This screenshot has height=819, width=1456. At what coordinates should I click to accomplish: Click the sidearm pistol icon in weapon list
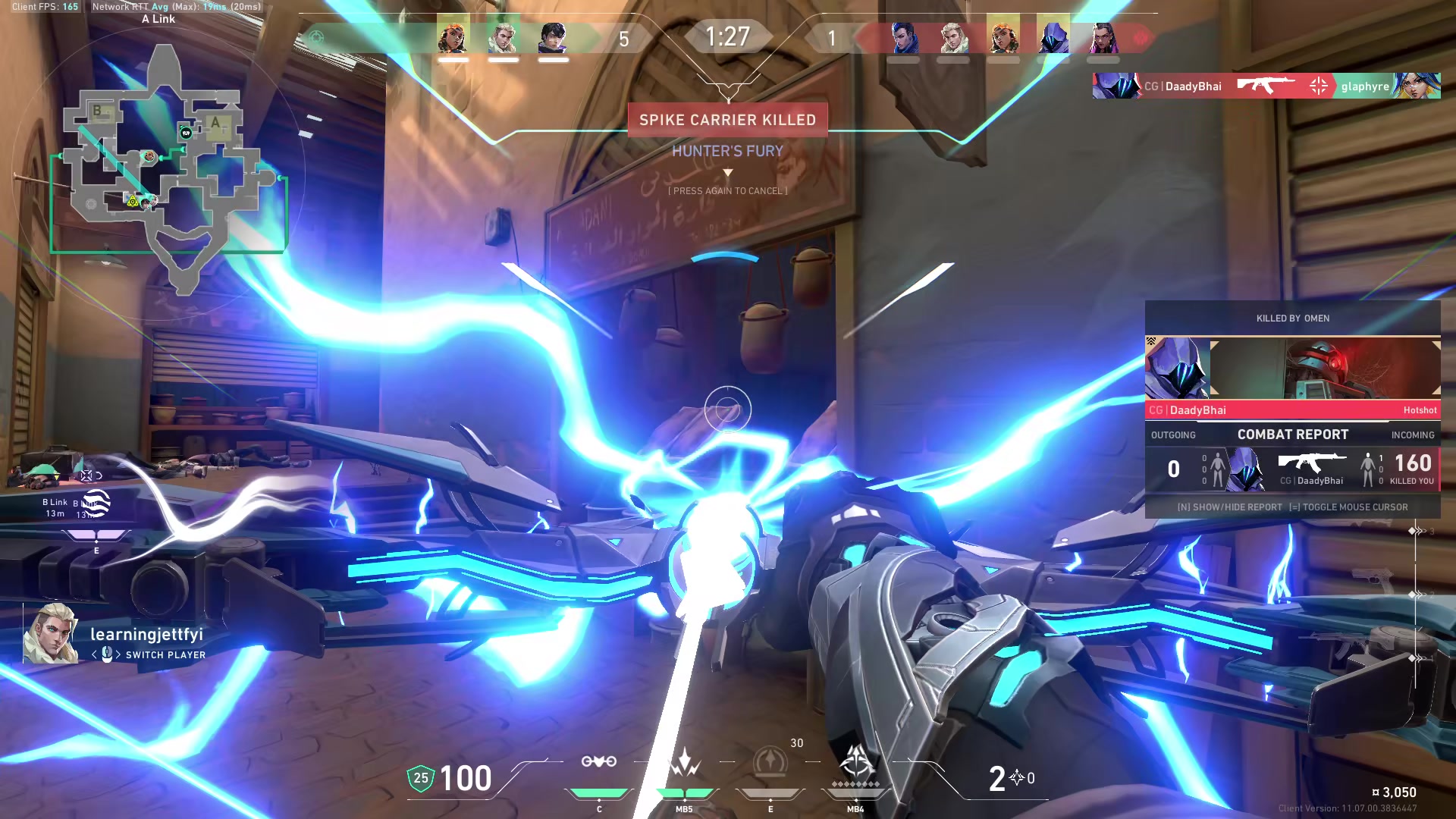1373,580
